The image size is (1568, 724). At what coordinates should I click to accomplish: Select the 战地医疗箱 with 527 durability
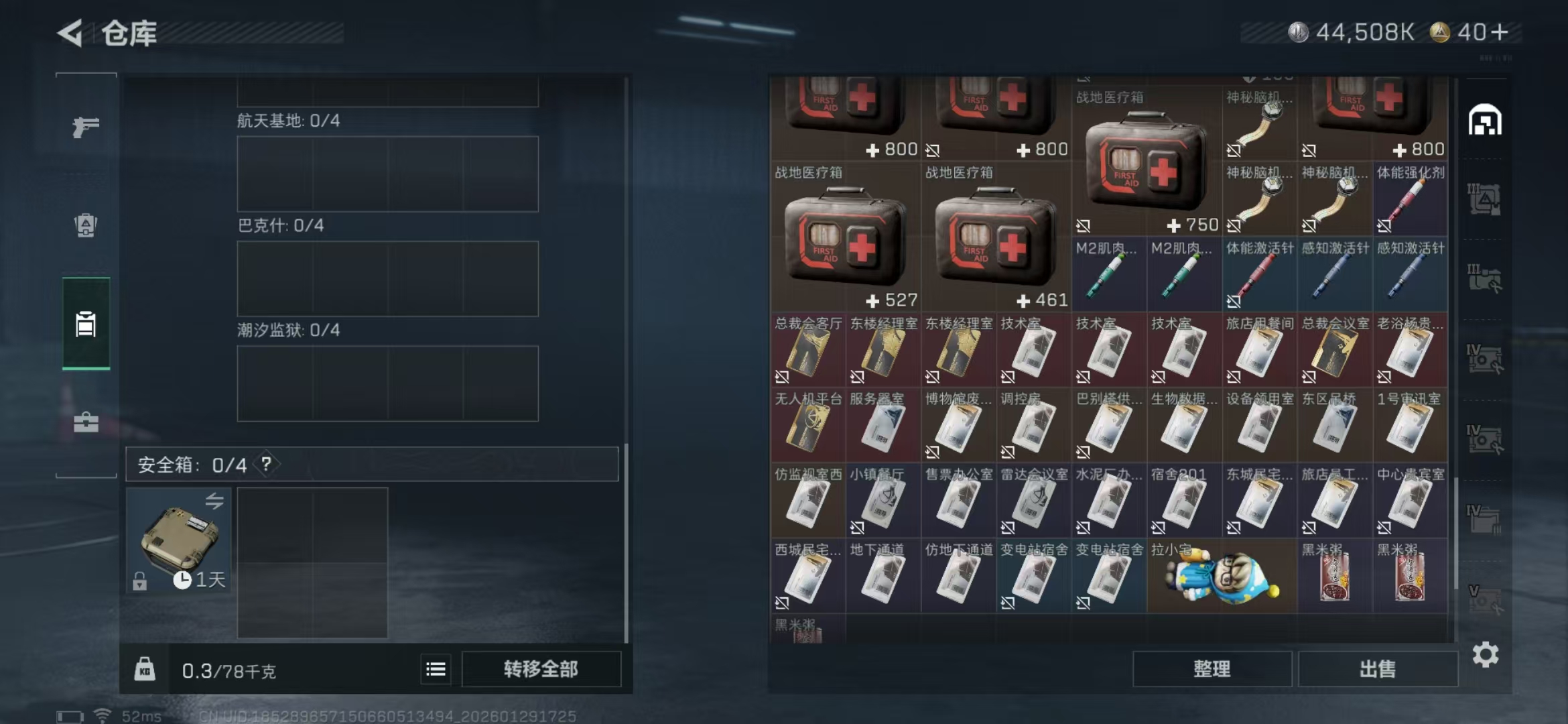pyautogui.click(x=846, y=238)
